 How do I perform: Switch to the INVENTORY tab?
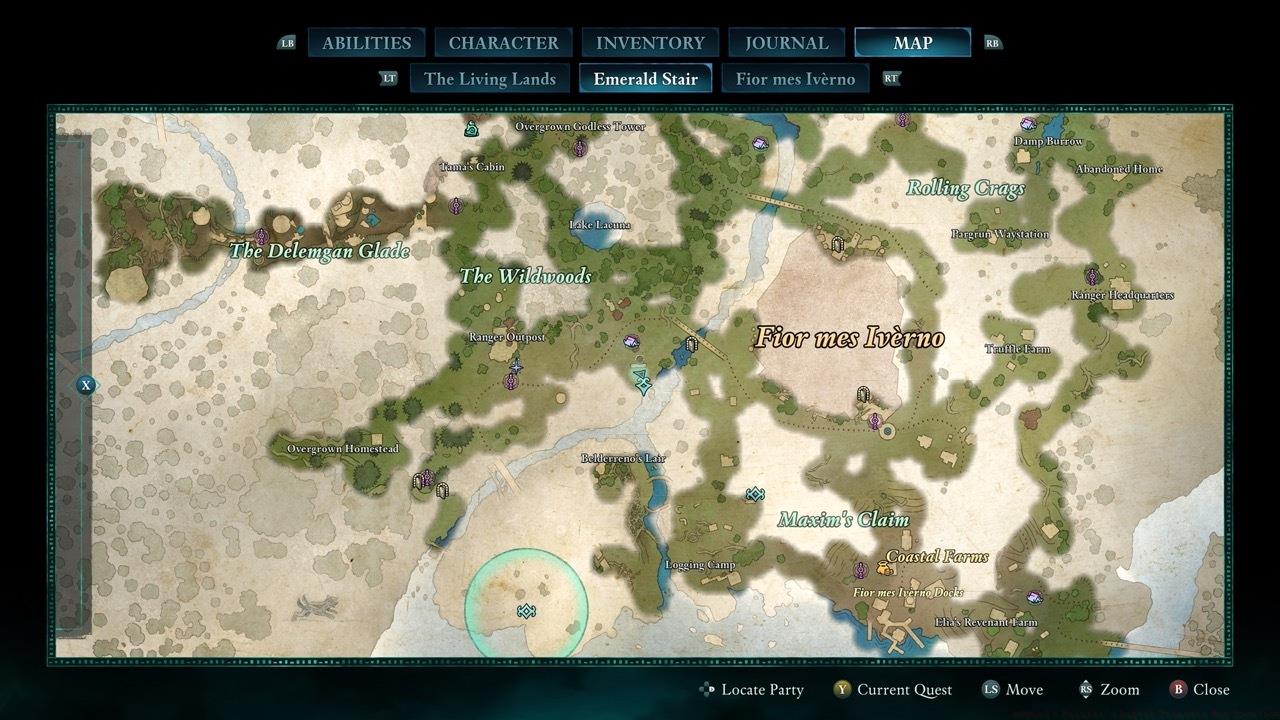coord(649,42)
